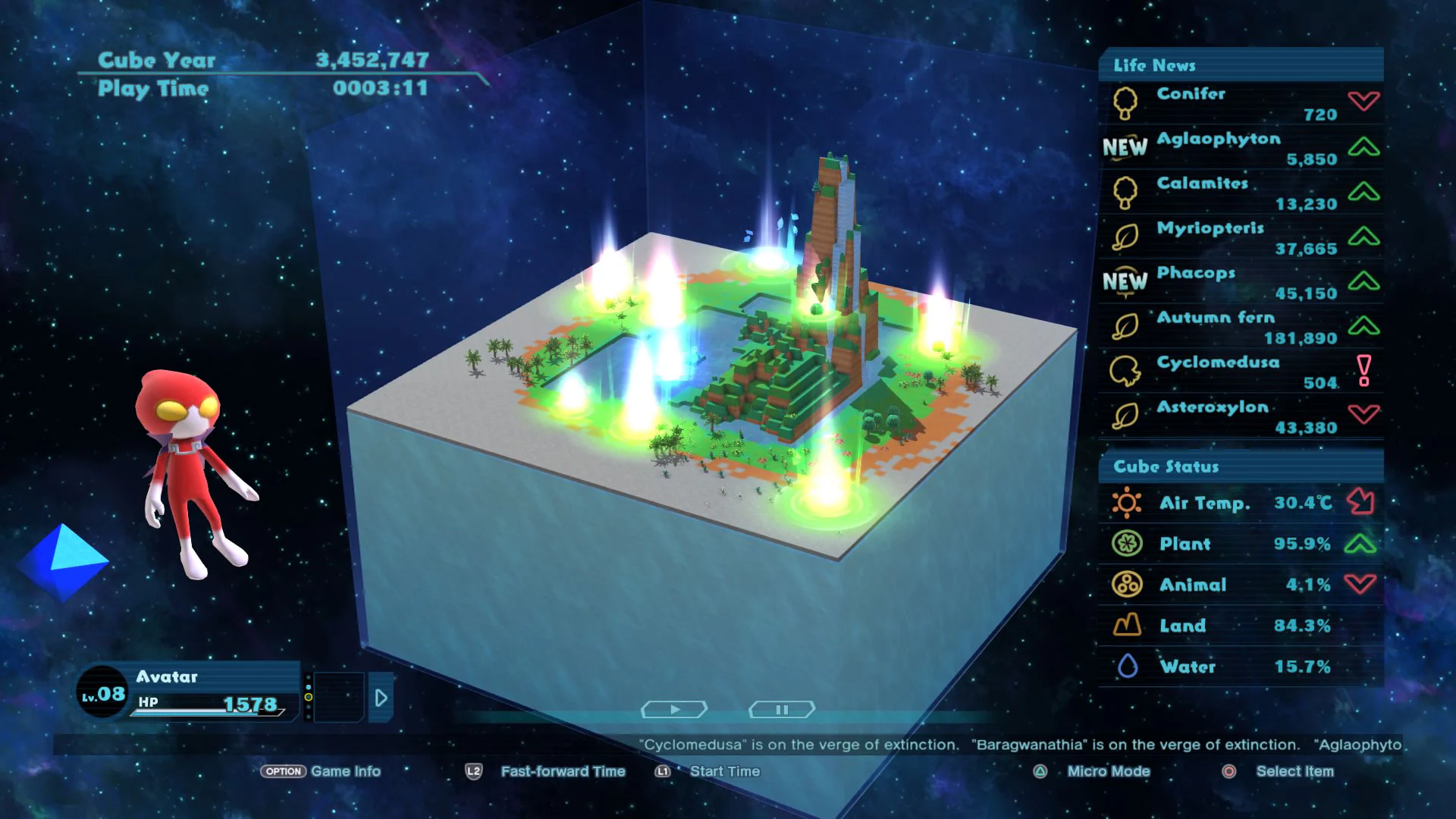The width and height of the screenshot is (1456, 819).
Task: Pause time using the pause button
Action: pos(781,709)
